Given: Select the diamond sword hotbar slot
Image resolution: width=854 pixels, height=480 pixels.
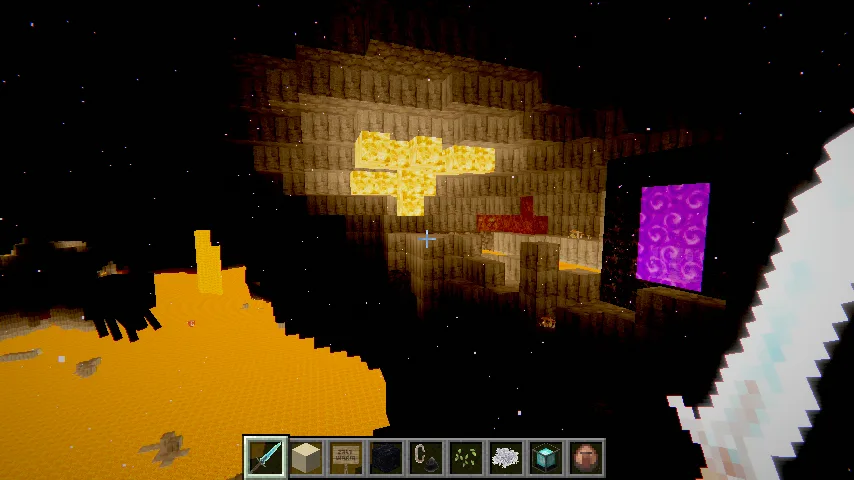Looking at the screenshot, I should tap(266, 457).
